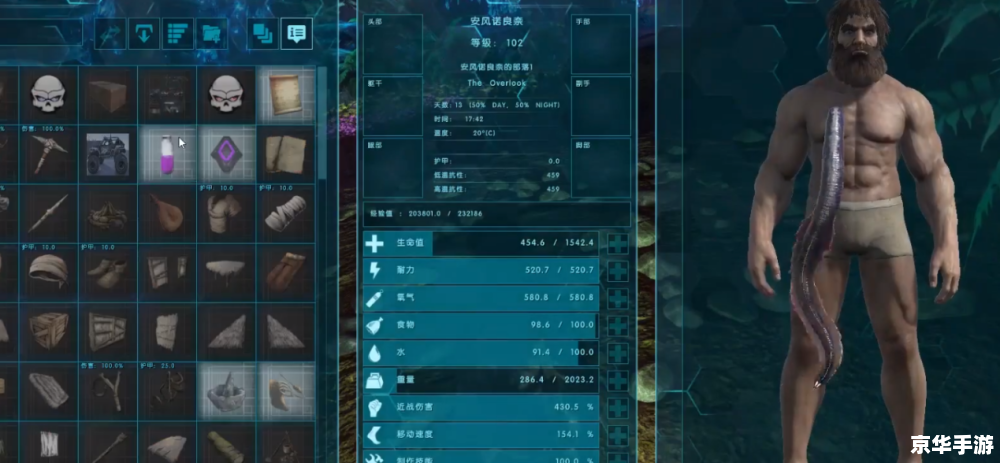Open the sort items button
This screenshot has height=463, width=1000.
[177, 34]
